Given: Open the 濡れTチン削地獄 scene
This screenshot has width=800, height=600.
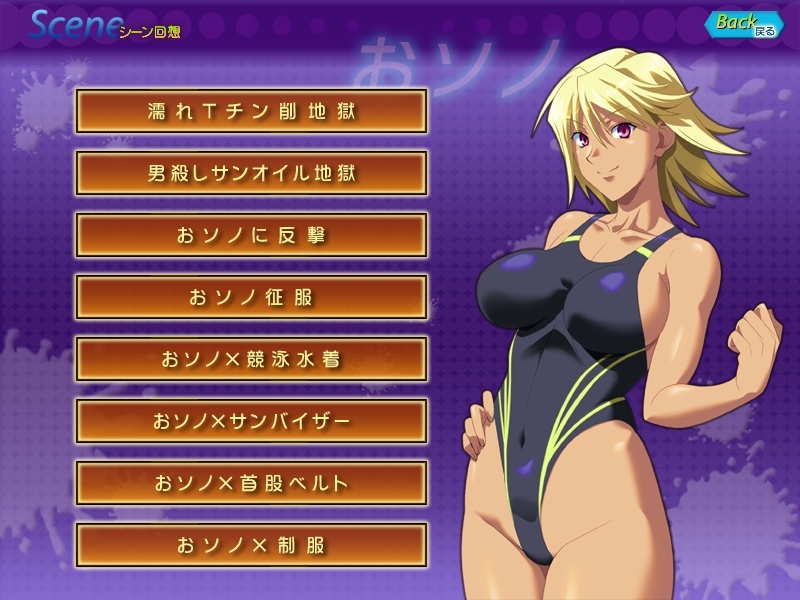Looking at the screenshot, I should click(251, 110).
